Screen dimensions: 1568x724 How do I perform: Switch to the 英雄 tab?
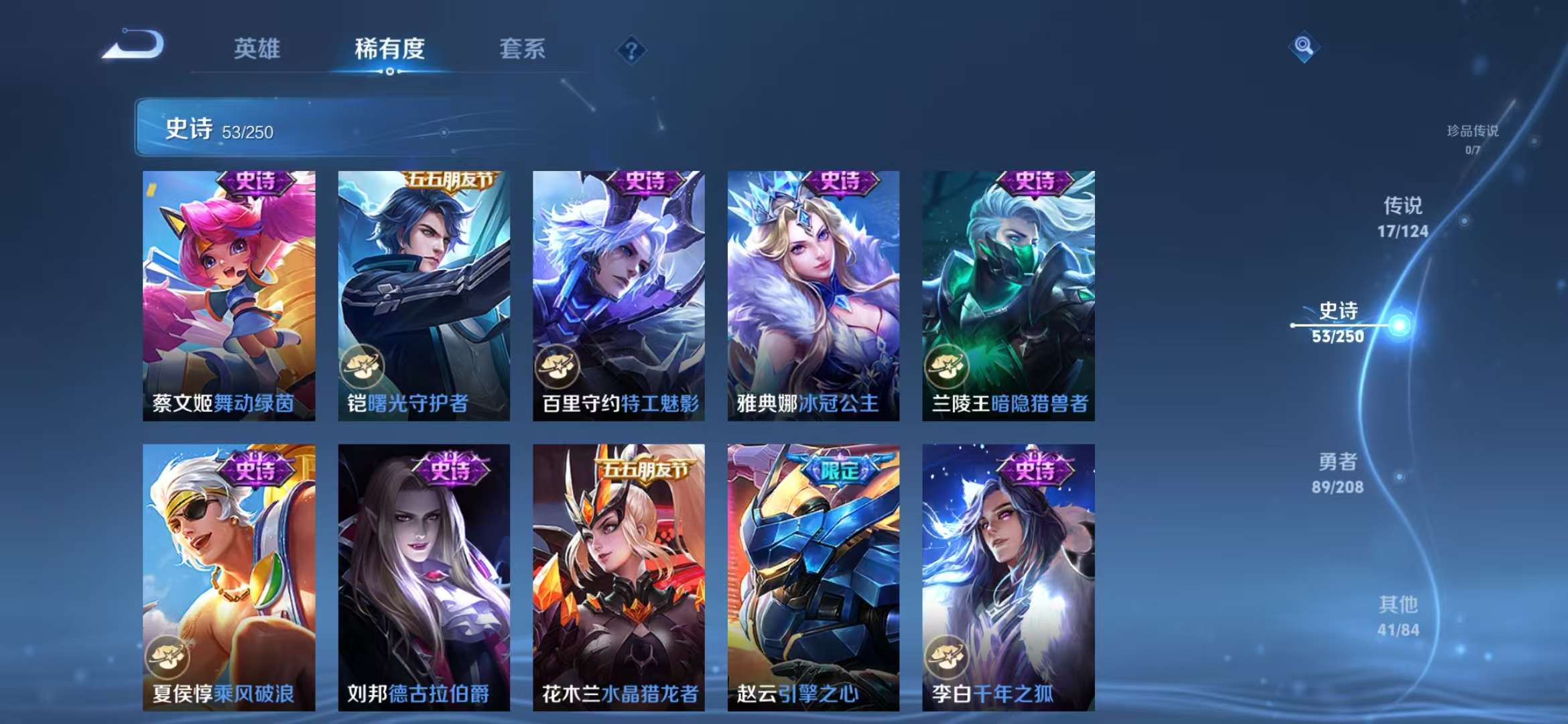pyautogui.click(x=261, y=49)
